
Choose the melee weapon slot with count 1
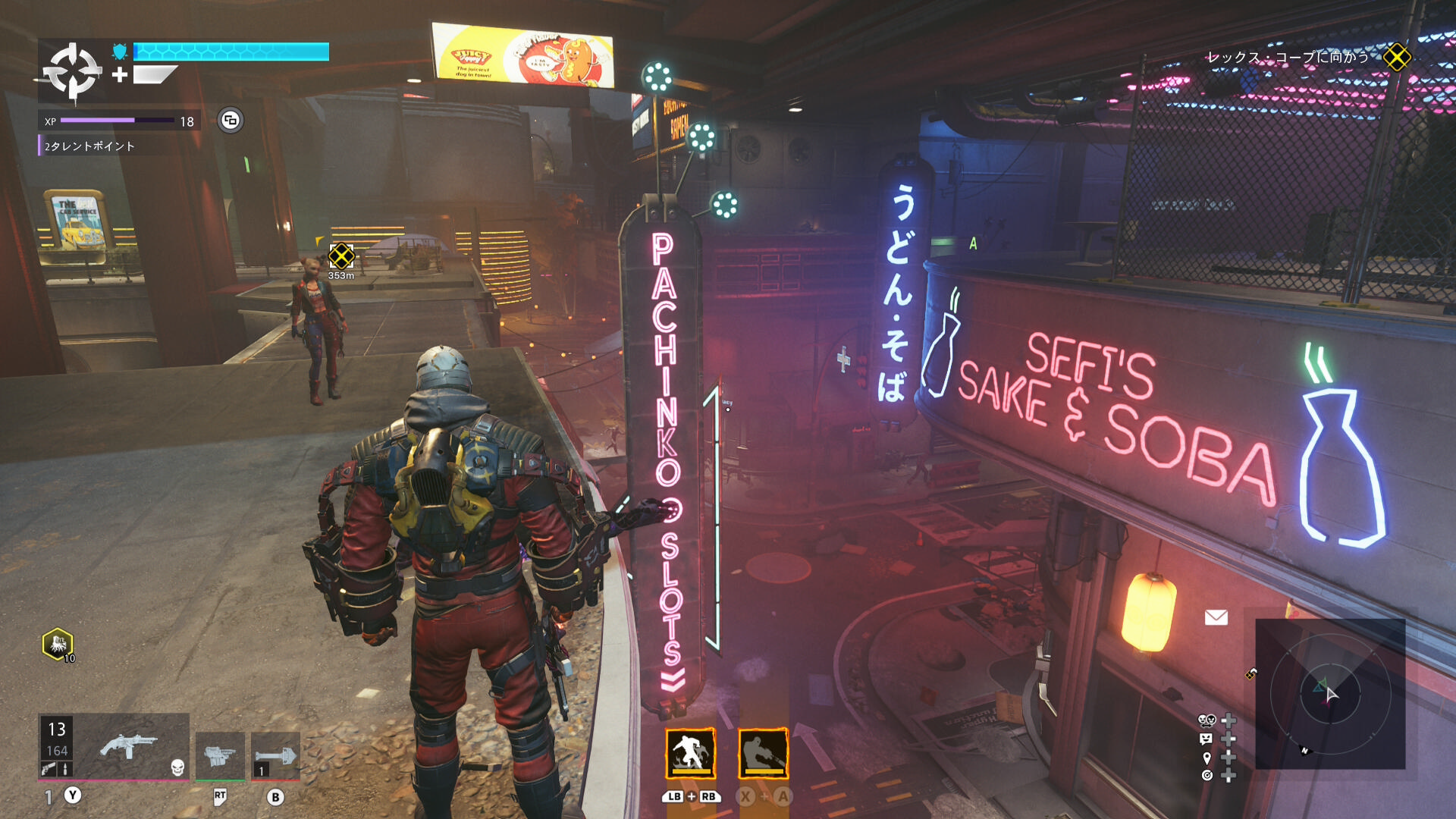click(x=275, y=755)
